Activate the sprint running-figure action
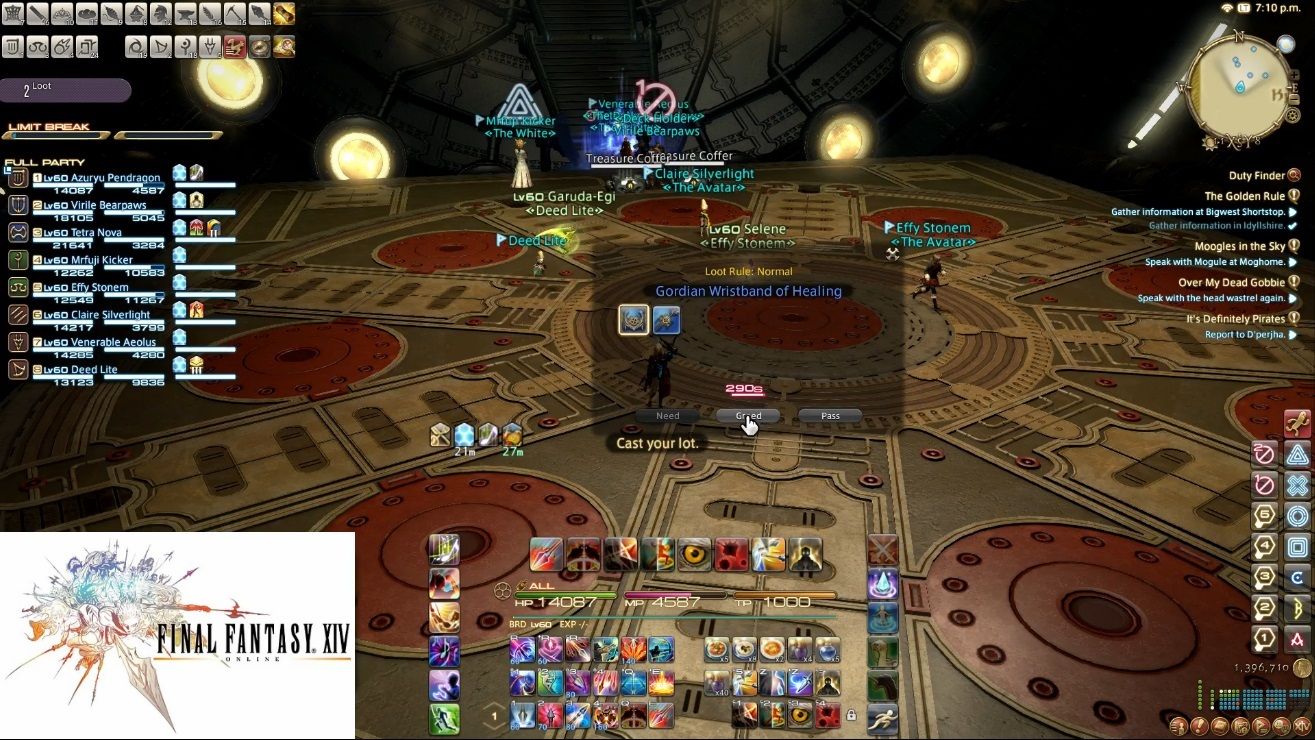Viewport: 1315px width, 740px height. pyautogui.click(x=882, y=717)
